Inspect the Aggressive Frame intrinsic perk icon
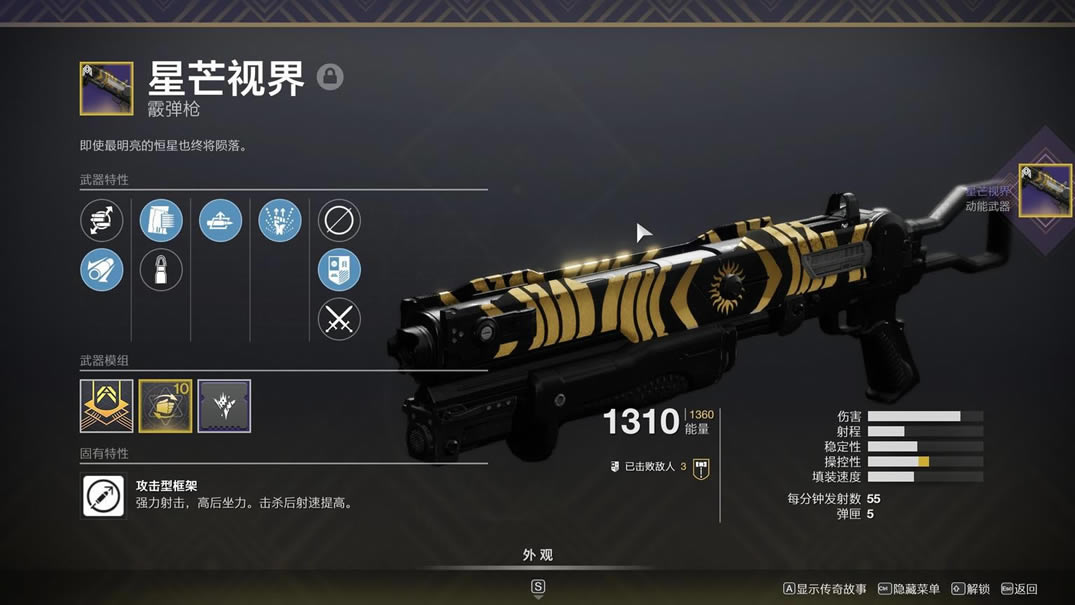 click(x=104, y=496)
